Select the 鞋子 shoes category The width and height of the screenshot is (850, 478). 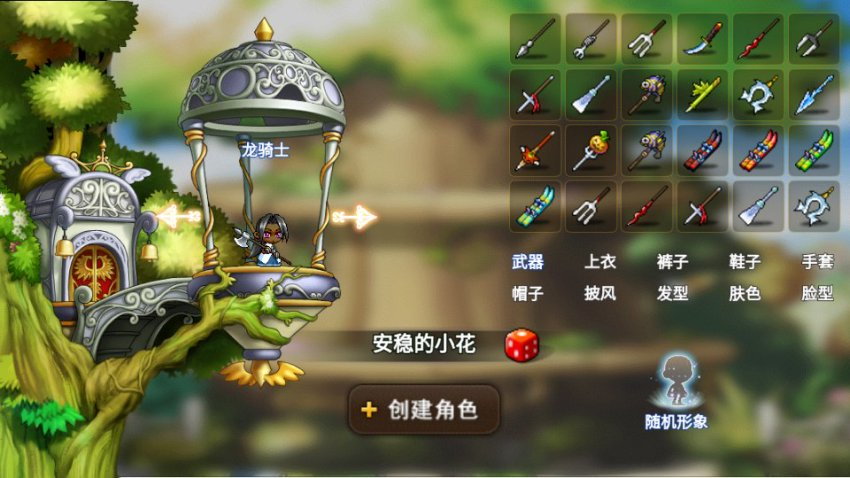point(745,262)
